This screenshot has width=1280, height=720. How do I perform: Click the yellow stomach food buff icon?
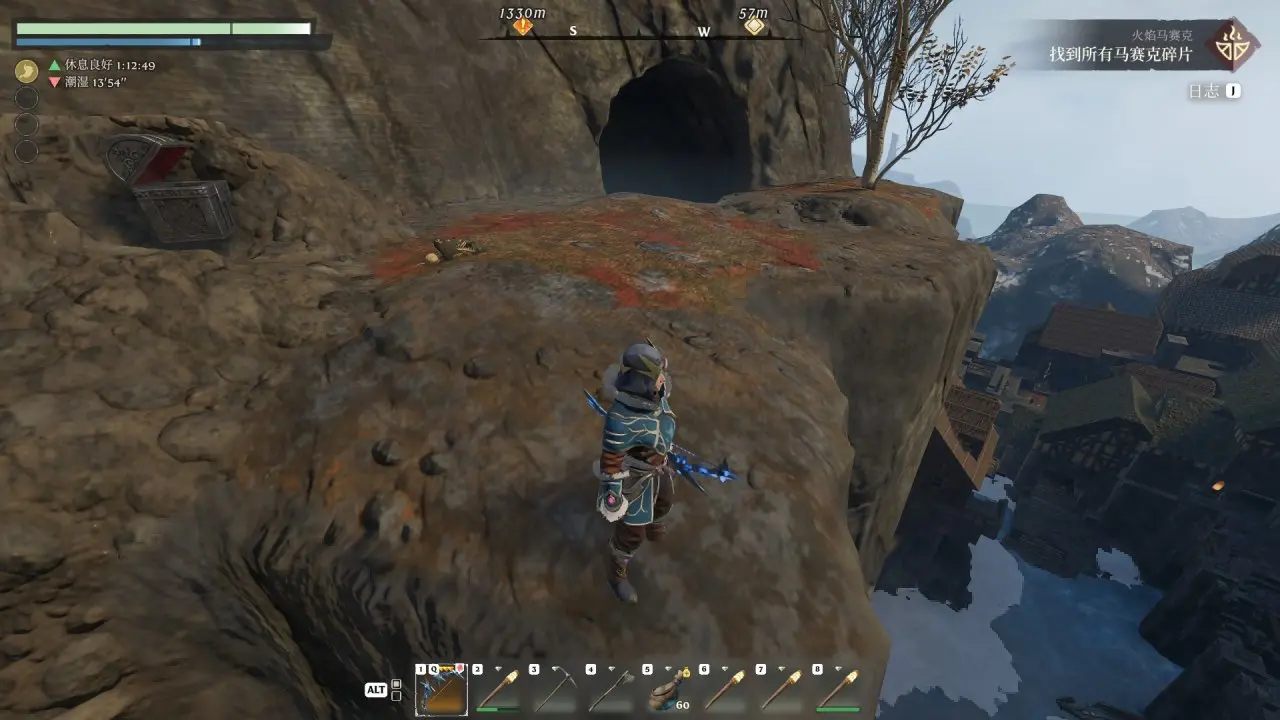click(27, 72)
